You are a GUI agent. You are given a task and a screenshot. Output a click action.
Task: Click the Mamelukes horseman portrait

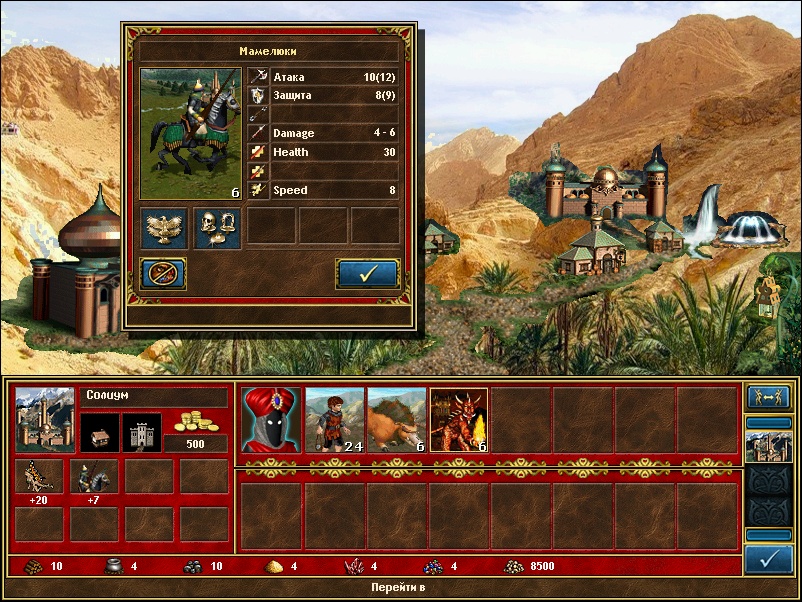point(190,133)
